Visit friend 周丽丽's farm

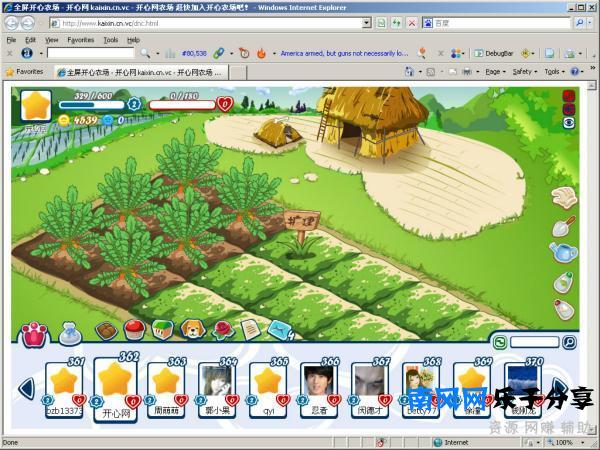click(x=167, y=383)
